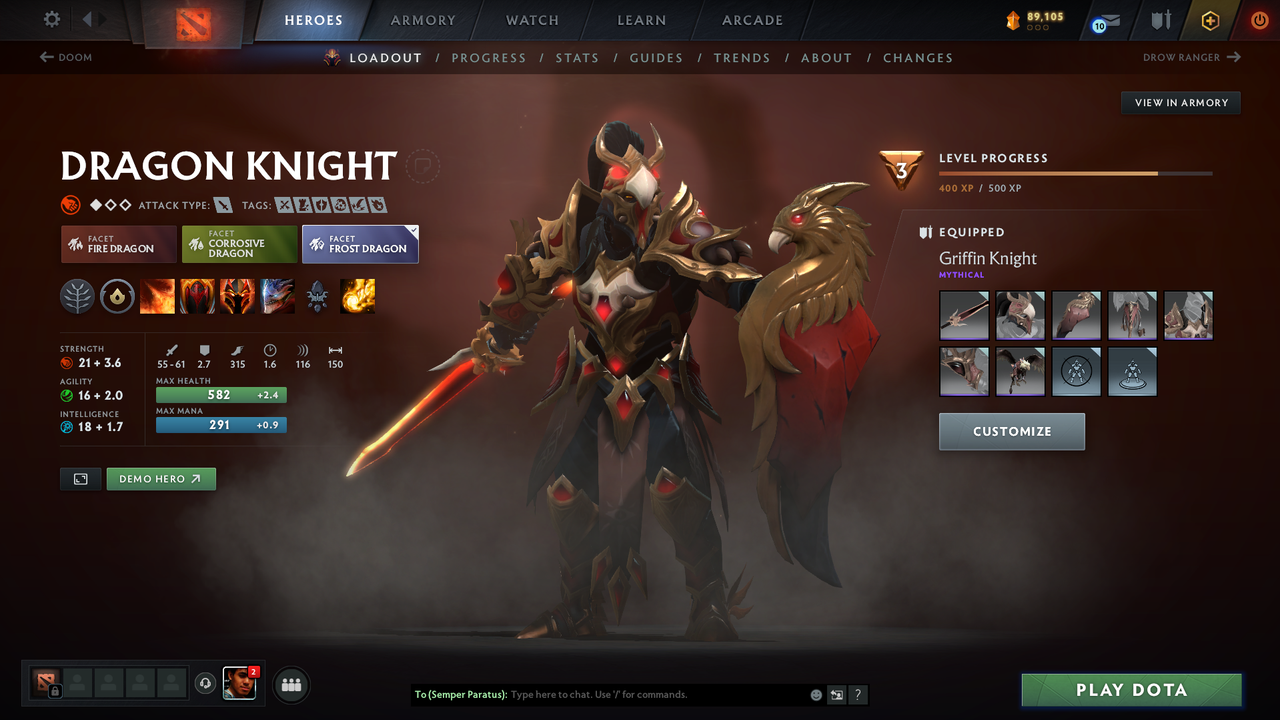The image size is (1280, 720).
Task: Click the VIEW IN ARMORY button
Action: click(1180, 102)
